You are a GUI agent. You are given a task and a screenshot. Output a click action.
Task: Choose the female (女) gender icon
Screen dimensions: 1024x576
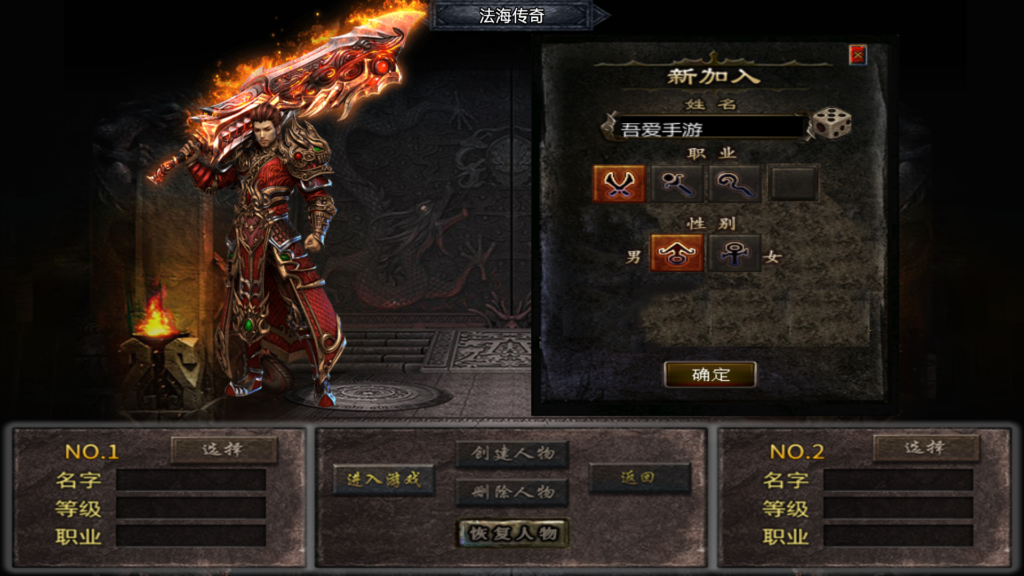(x=734, y=254)
